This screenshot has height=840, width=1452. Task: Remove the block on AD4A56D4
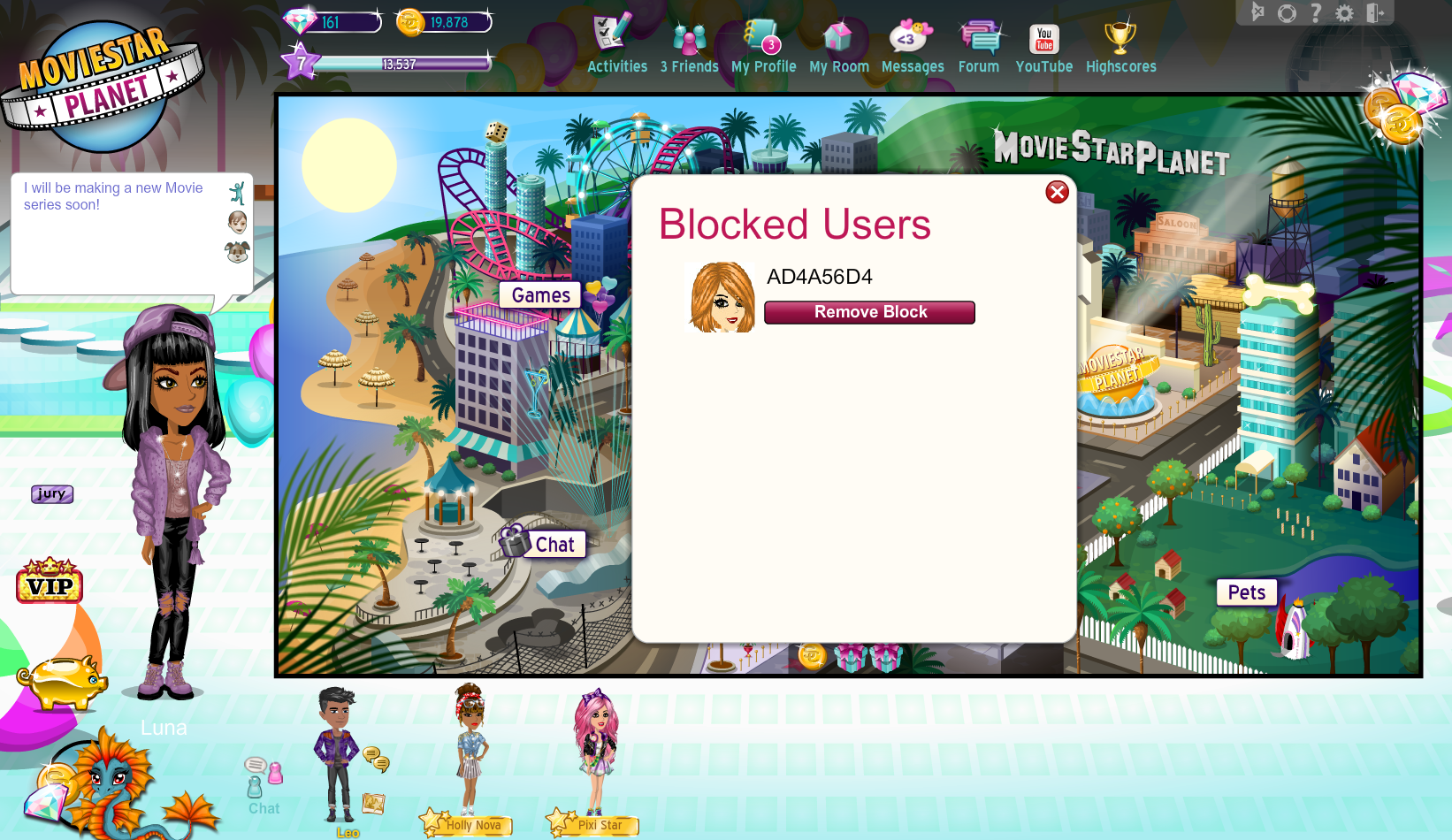click(x=869, y=312)
